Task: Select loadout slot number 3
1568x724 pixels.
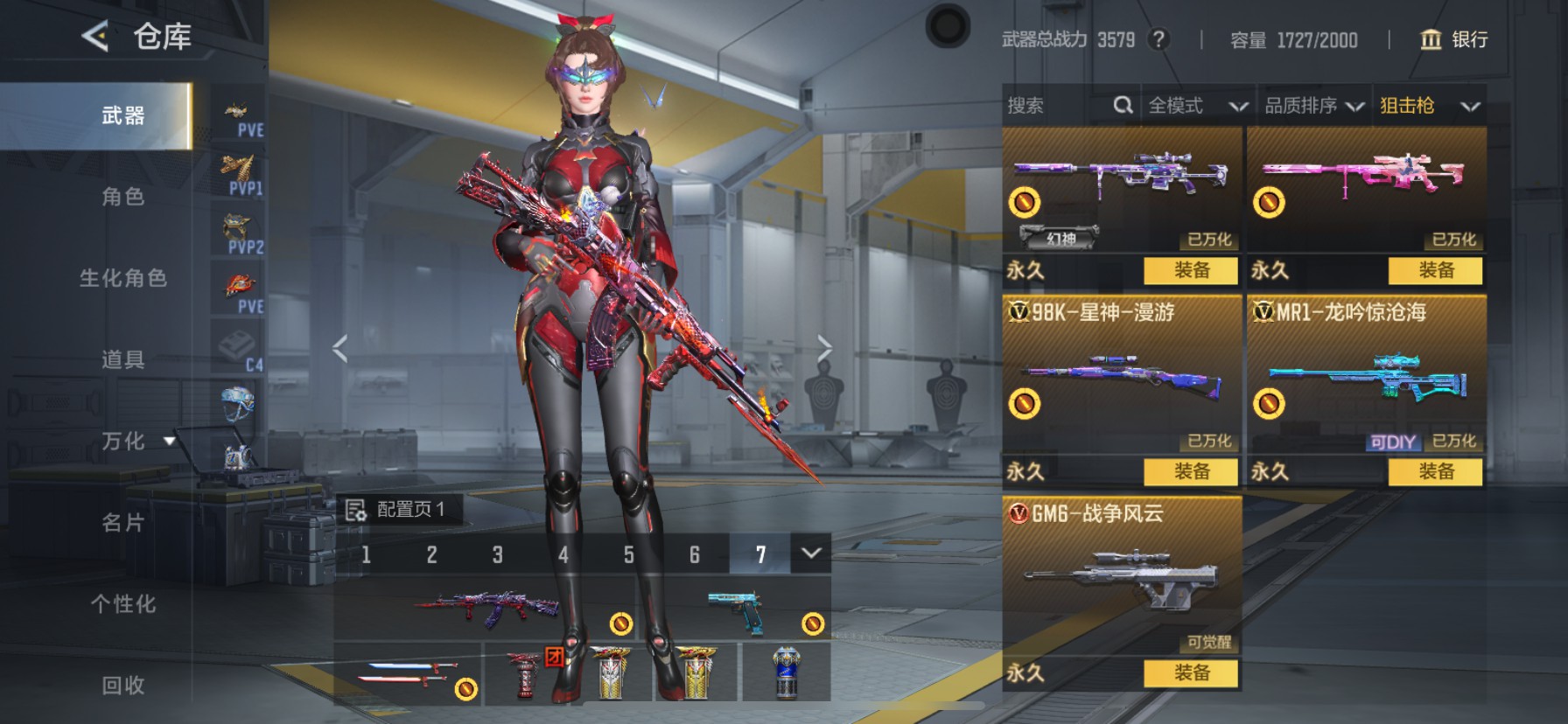Action: pyautogui.click(x=497, y=555)
